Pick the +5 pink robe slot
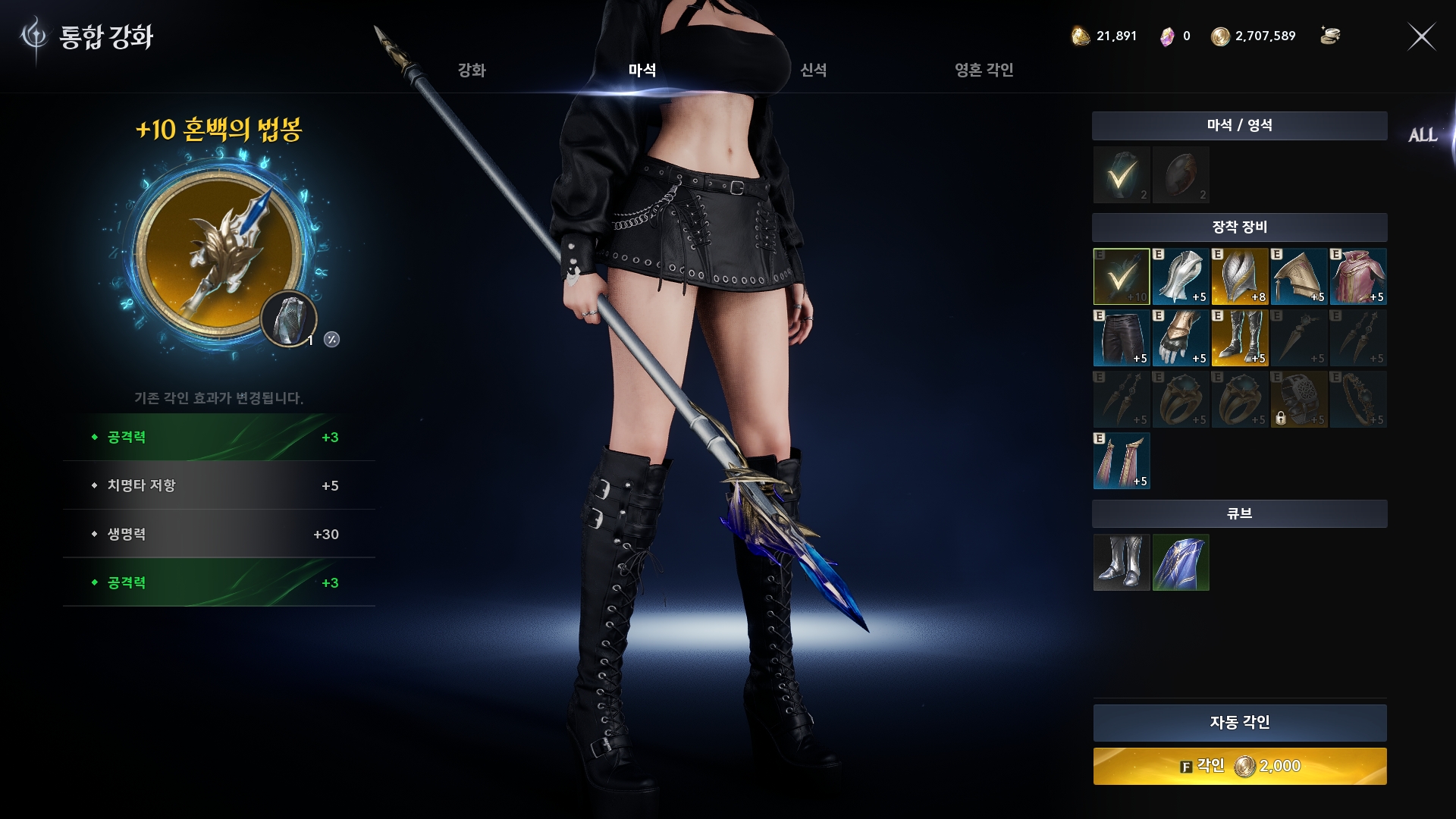 (x=1357, y=277)
